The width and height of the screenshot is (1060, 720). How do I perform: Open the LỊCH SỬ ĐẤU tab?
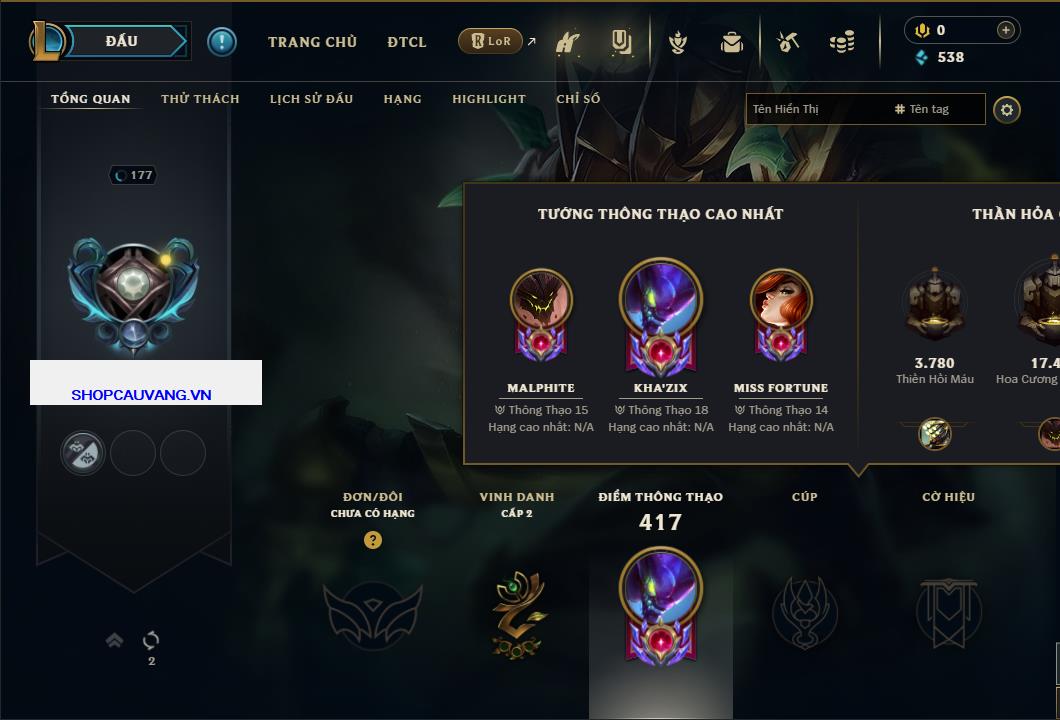pyautogui.click(x=311, y=99)
